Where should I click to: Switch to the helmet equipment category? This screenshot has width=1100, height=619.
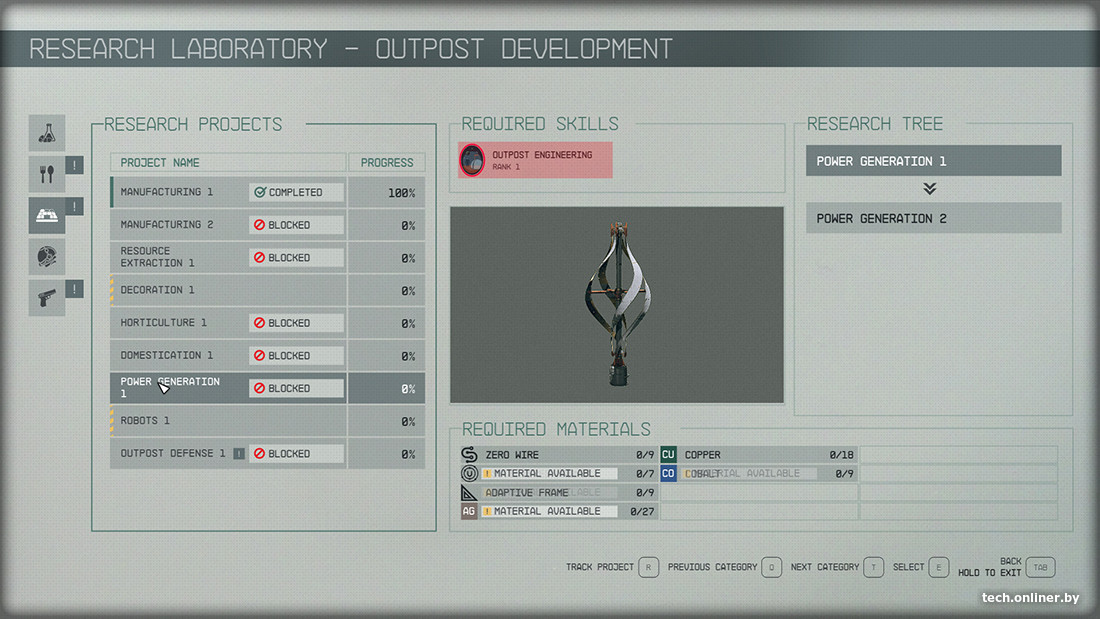pos(47,257)
